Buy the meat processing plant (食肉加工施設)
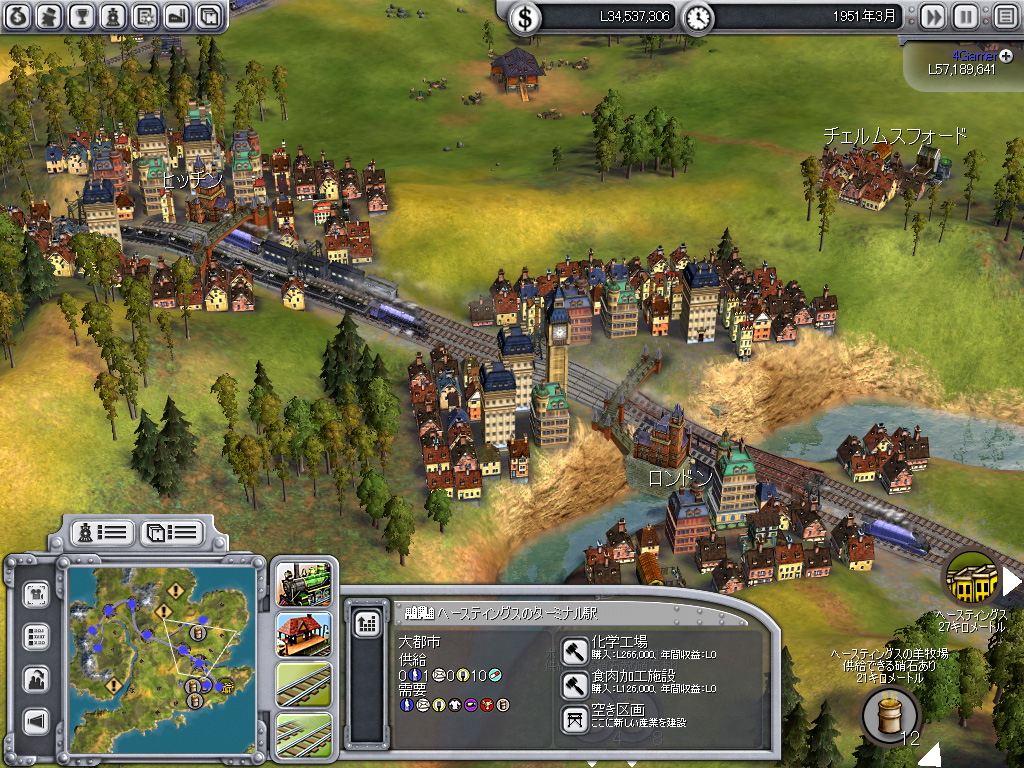1024x768 pixels. [575, 684]
